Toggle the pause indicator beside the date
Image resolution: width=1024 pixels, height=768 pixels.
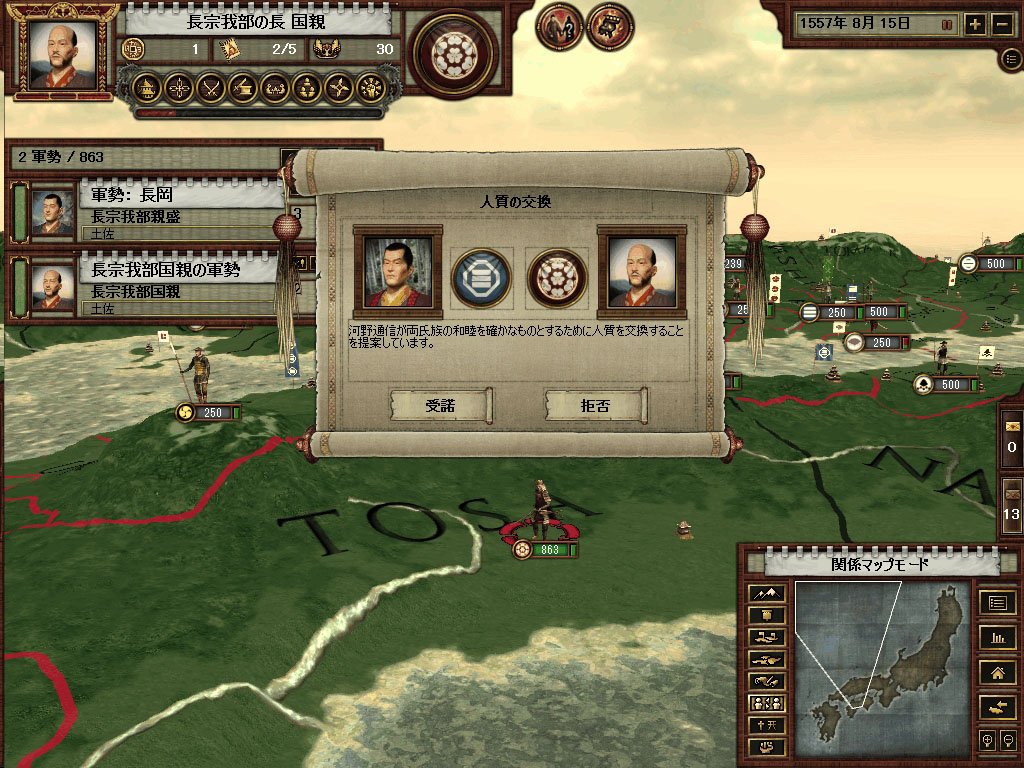pos(947,25)
